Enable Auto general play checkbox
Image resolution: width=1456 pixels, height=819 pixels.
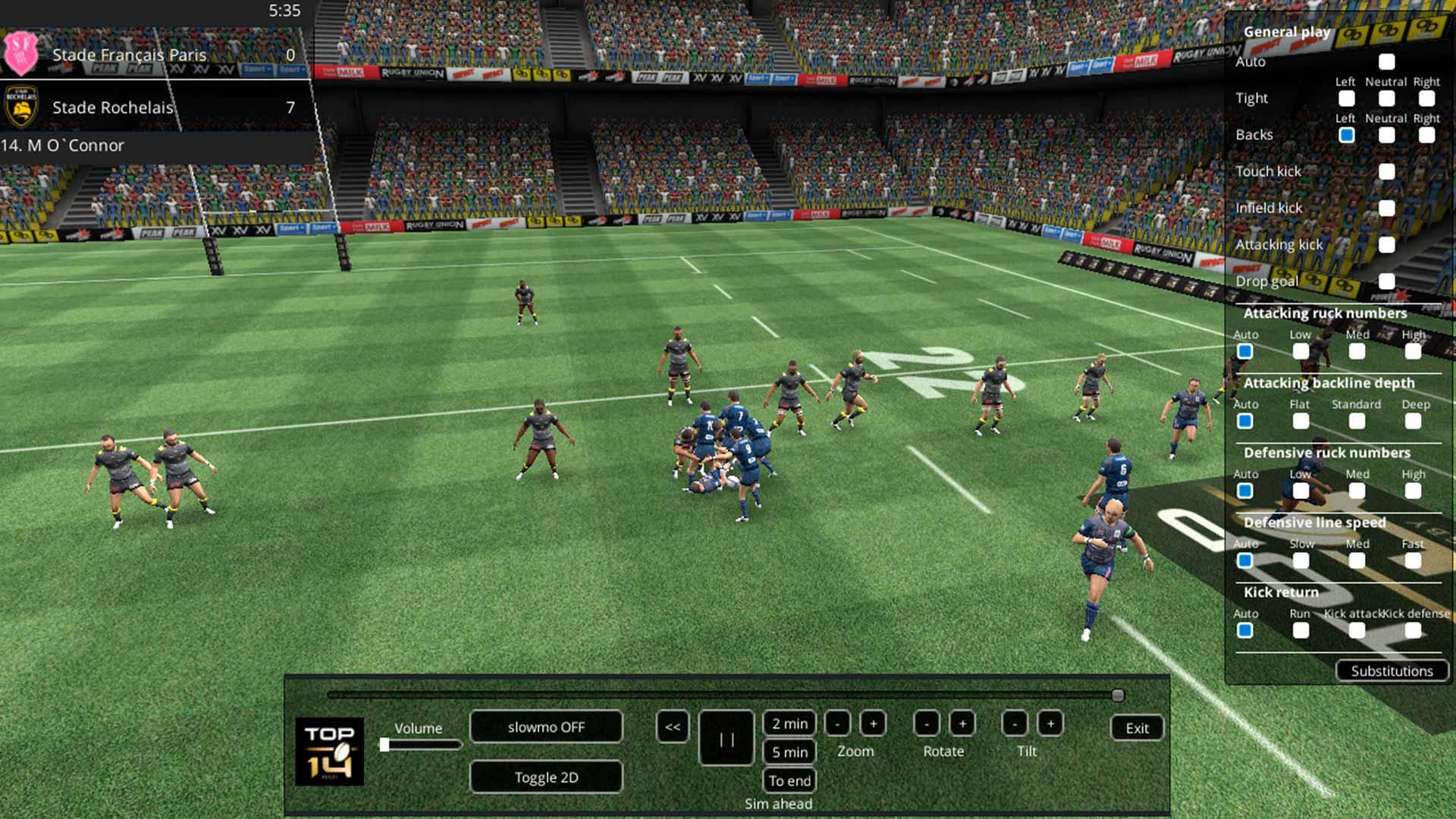point(1387,62)
